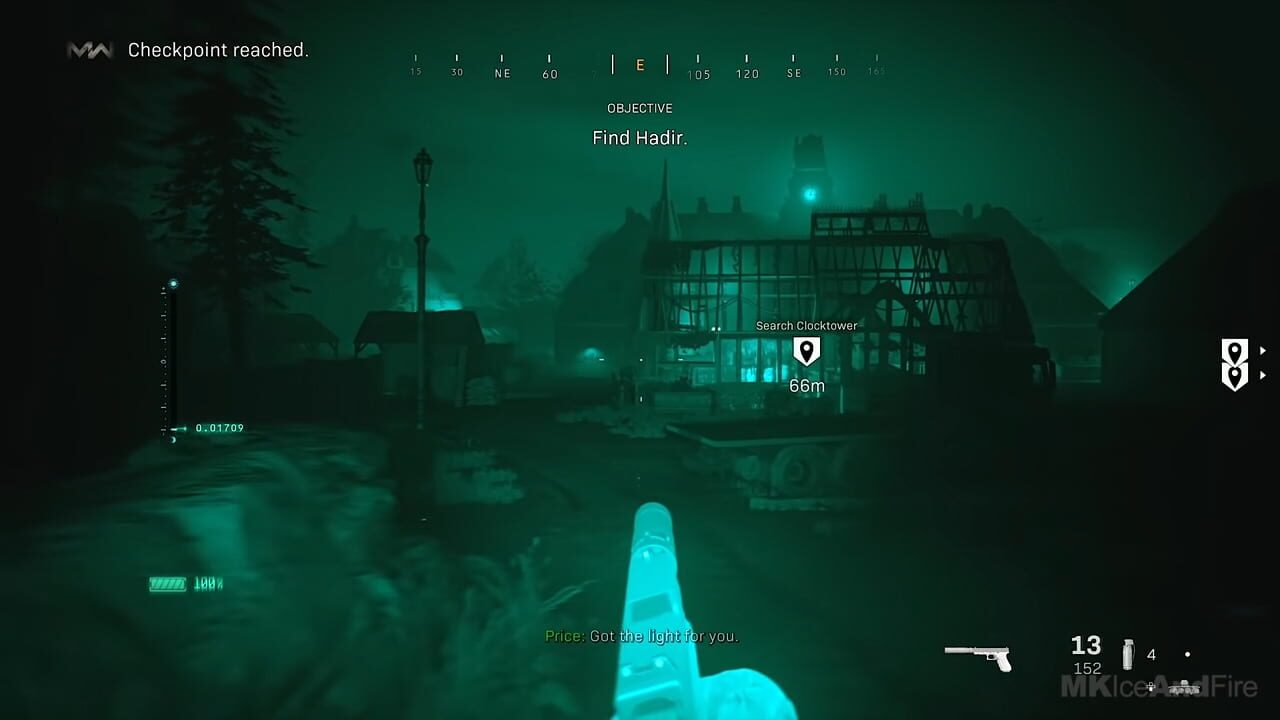Click the NE label on the compass bar

[x=501, y=73]
